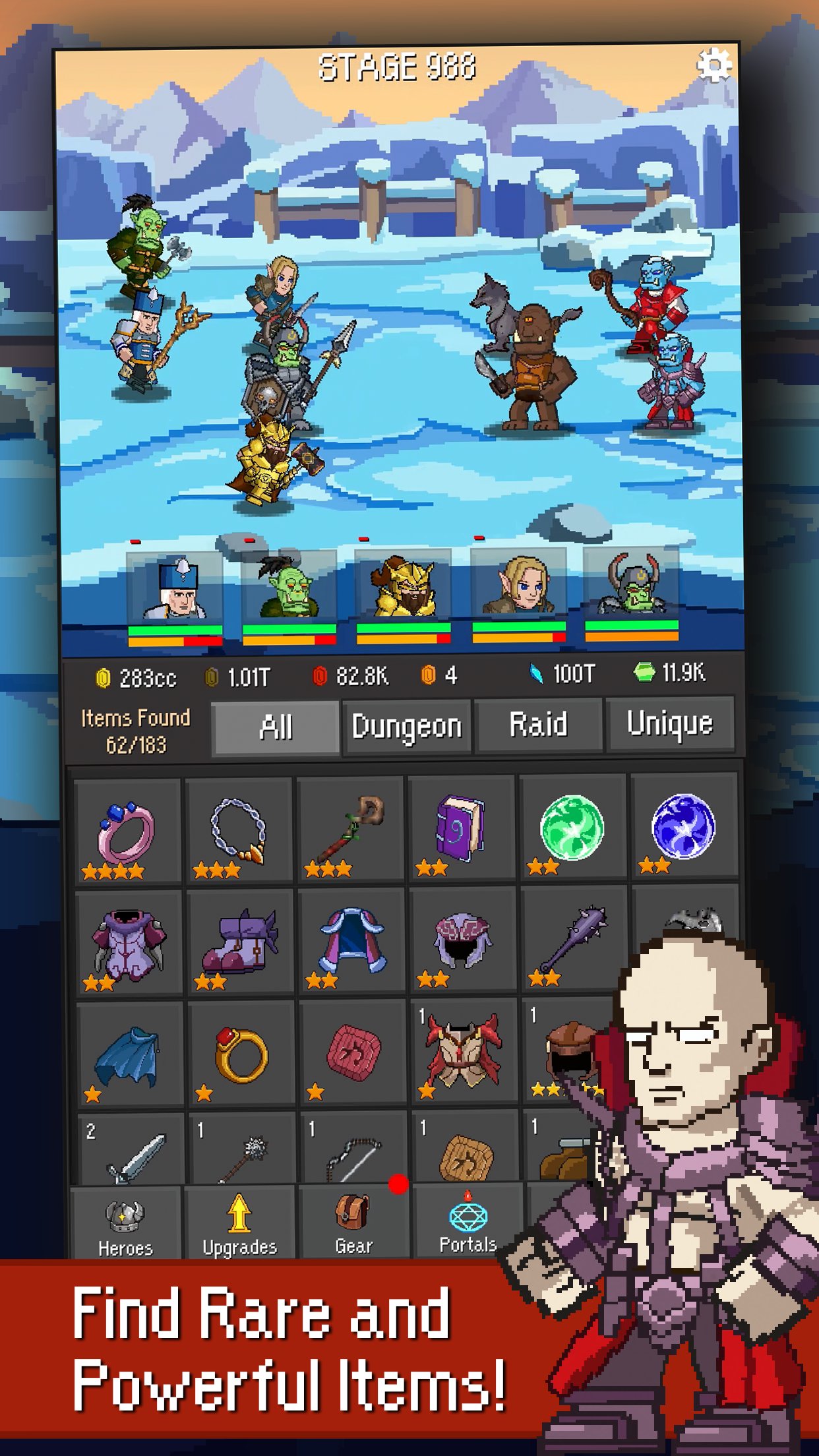Open settings with the gear icon
This screenshot has height=1456, width=819.
714,65
